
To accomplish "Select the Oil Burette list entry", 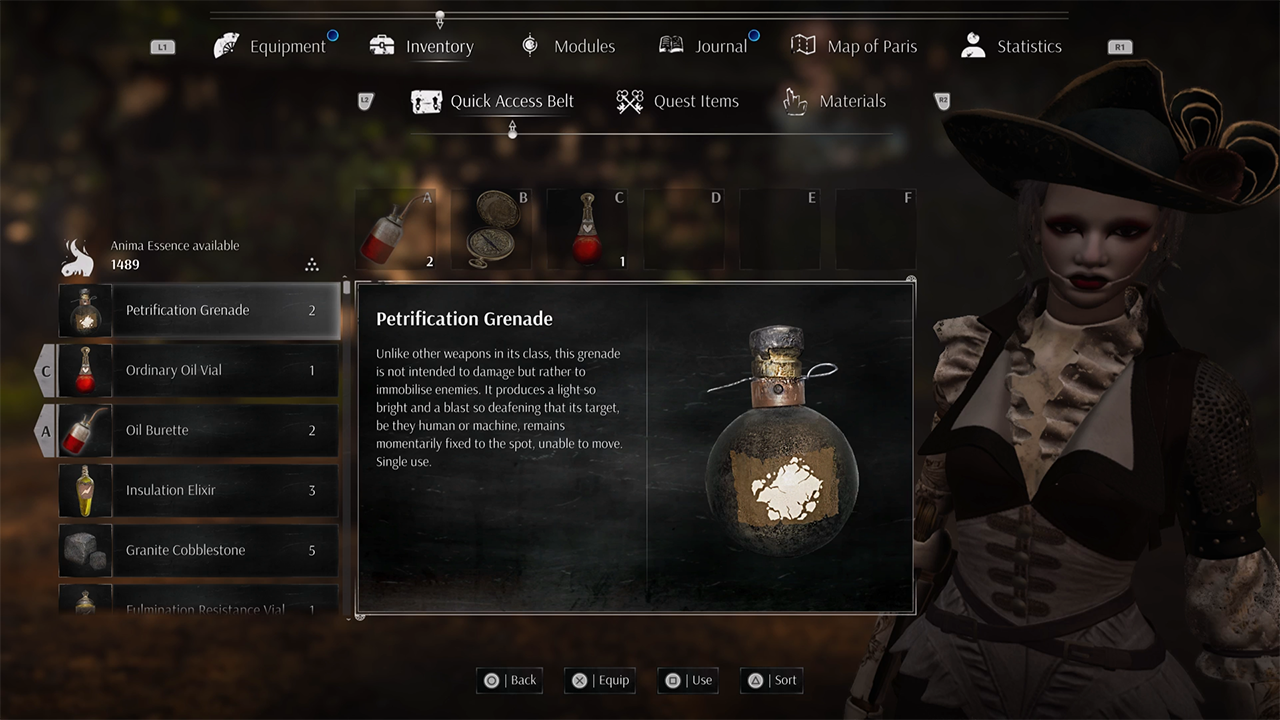I will click(x=200, y=430).
